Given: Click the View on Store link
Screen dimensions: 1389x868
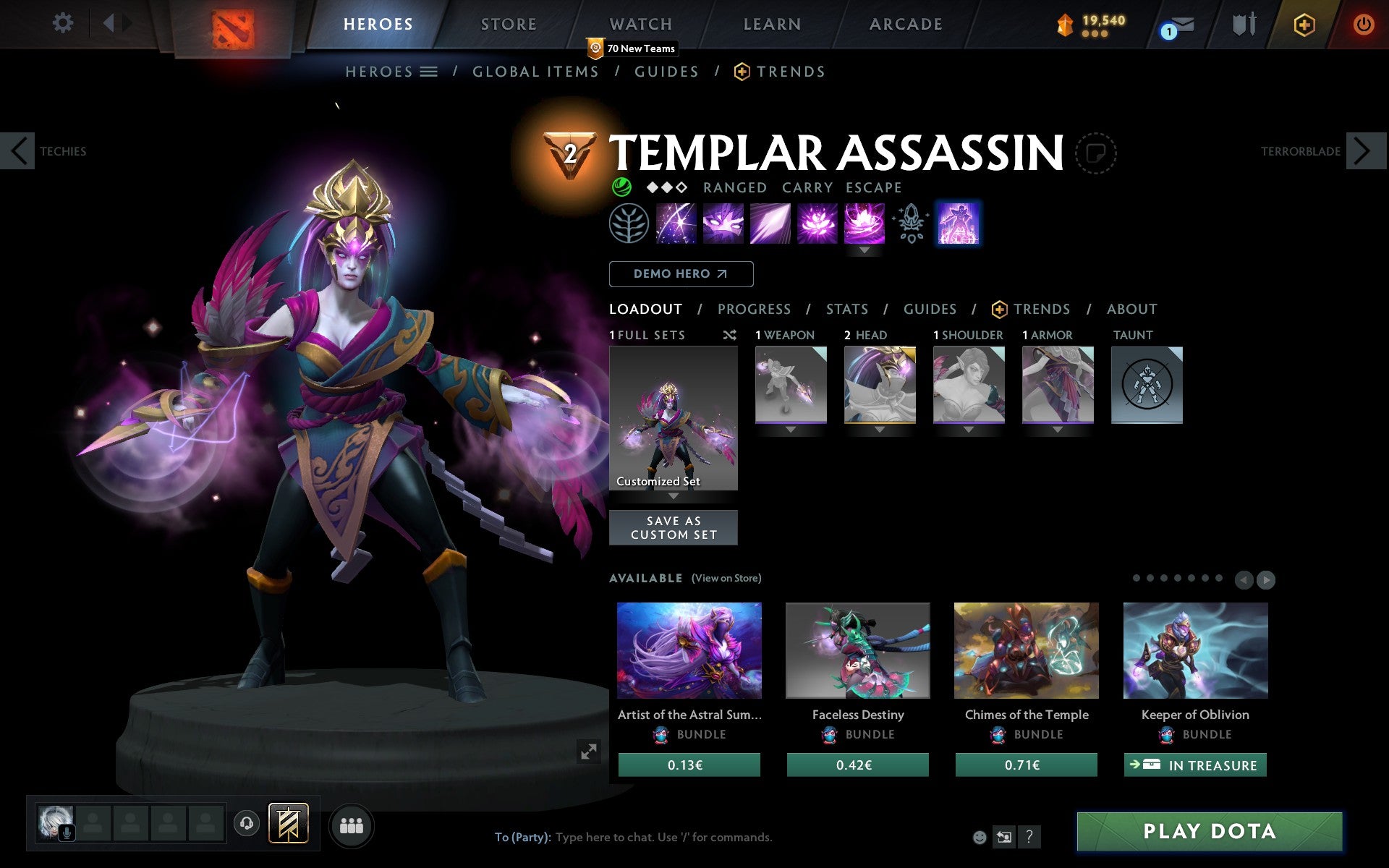Looking at the screenshot, I should click(x=726, y=578).
